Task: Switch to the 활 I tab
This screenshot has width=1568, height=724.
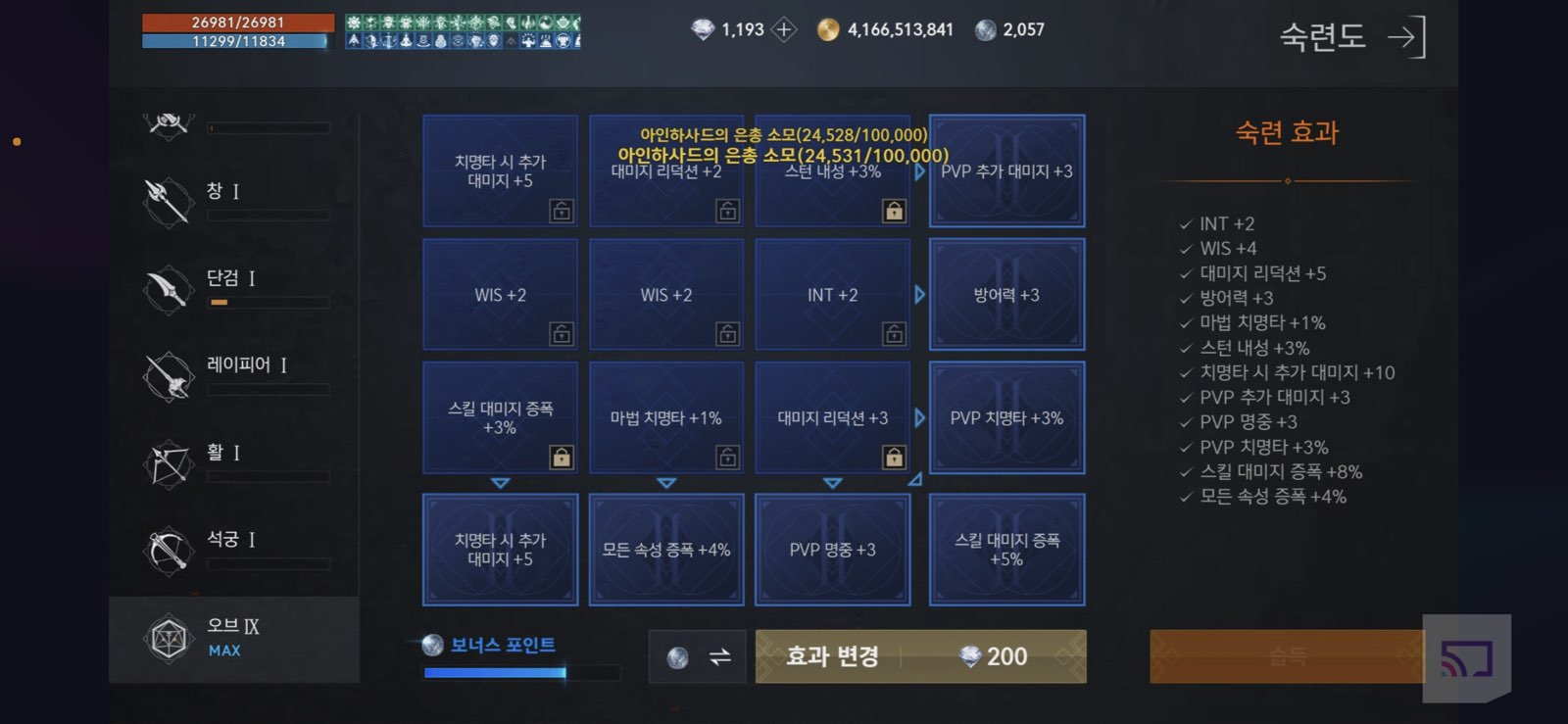Action: (x=167, y=463)
